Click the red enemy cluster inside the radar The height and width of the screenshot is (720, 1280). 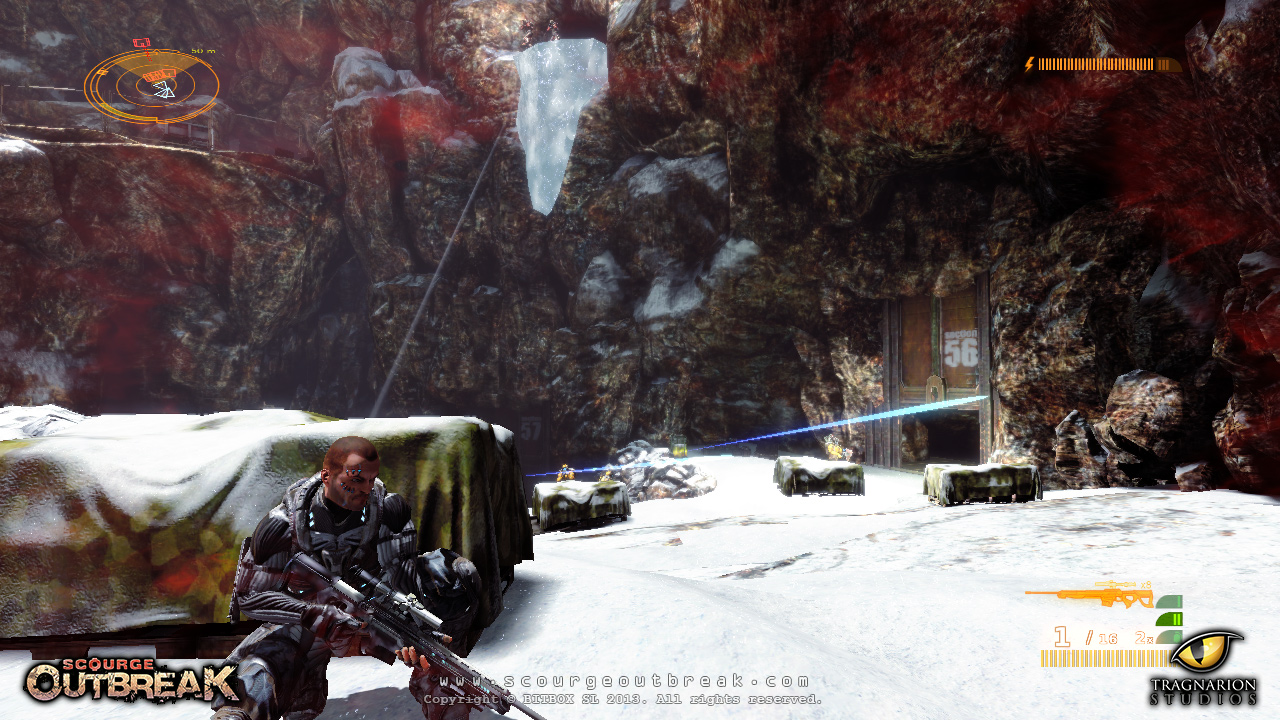click(x=158, y=74)
